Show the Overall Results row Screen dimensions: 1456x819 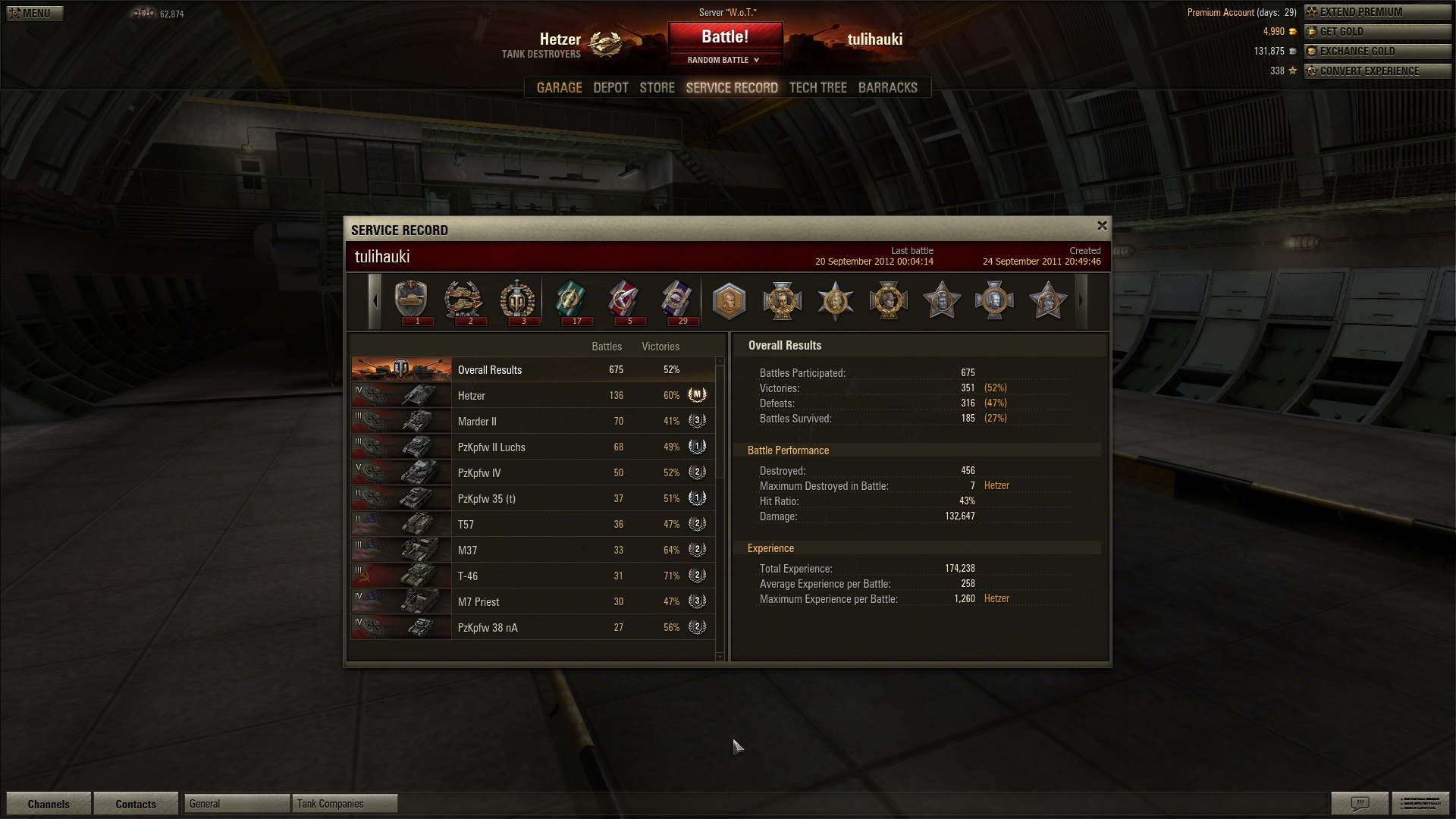tap(531, 370)
